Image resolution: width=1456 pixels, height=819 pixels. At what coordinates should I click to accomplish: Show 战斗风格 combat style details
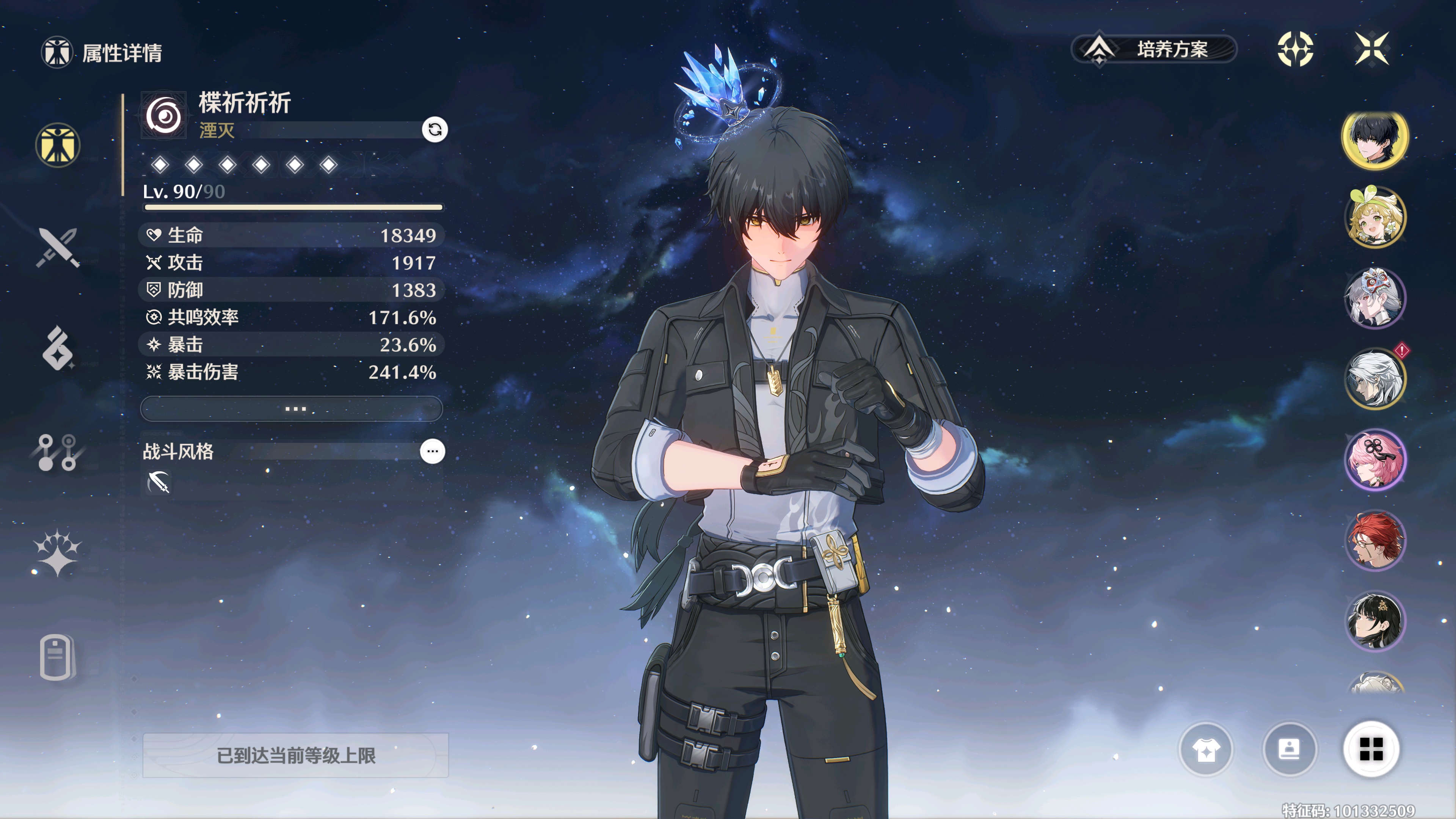pyautogui.click(x=432, y=451)
